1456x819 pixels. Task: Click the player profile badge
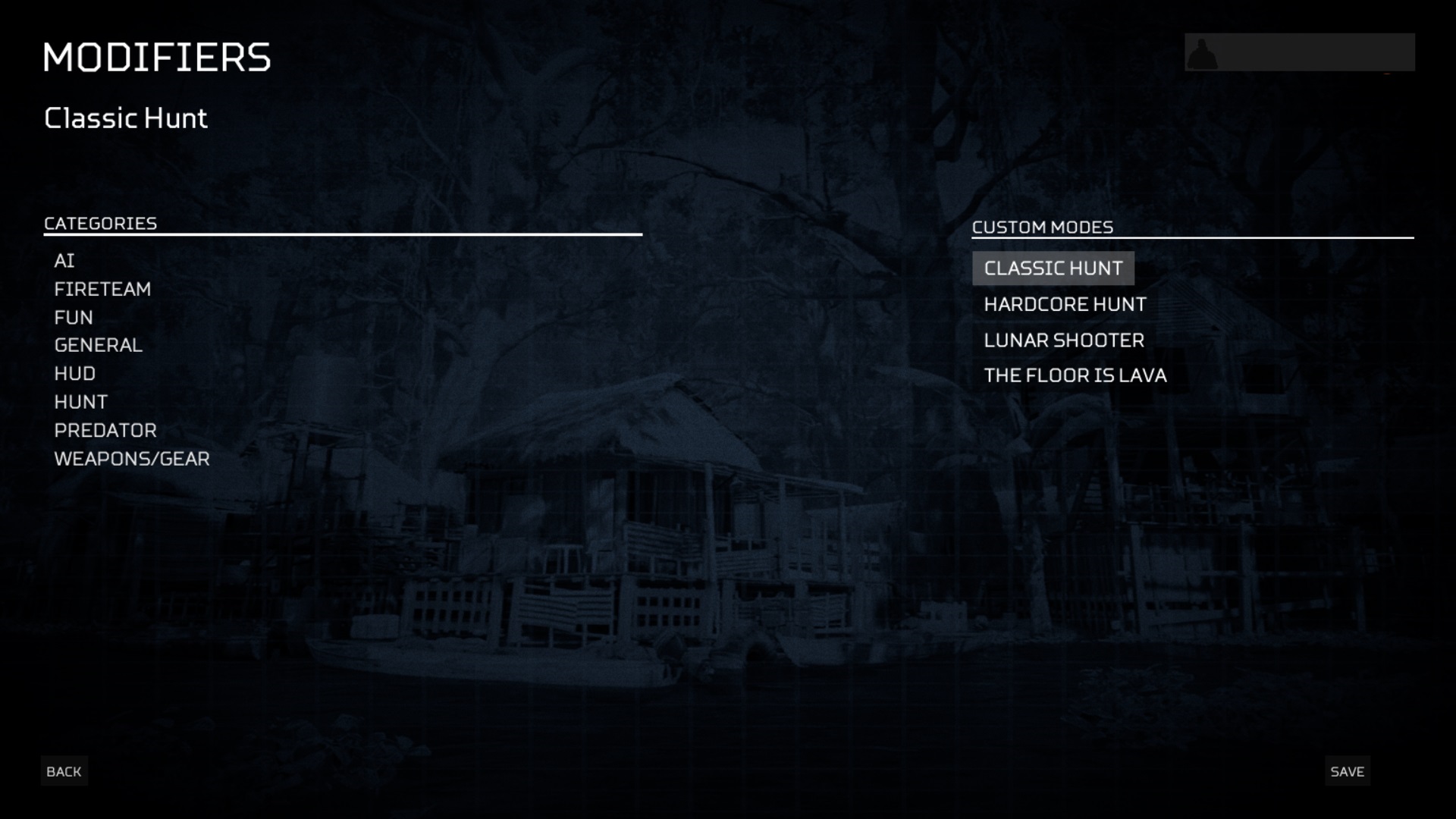[x=1299, y=52]
